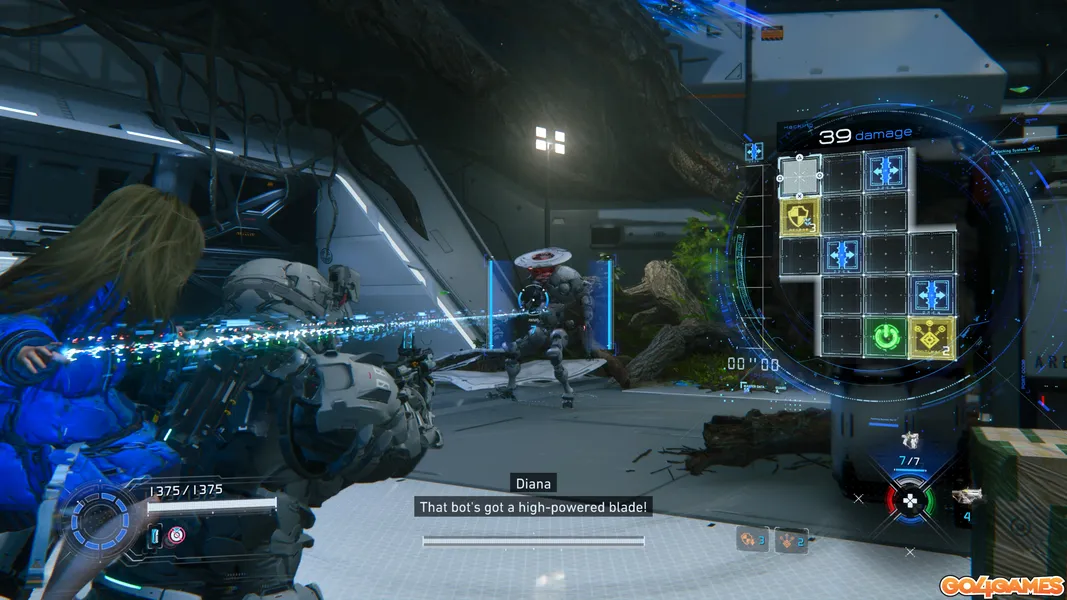This screenshot has width=1067, height=600.
Task: Click the GO4GAMES watermark logo
Action: pyautogui.click(x=998, y=583)
